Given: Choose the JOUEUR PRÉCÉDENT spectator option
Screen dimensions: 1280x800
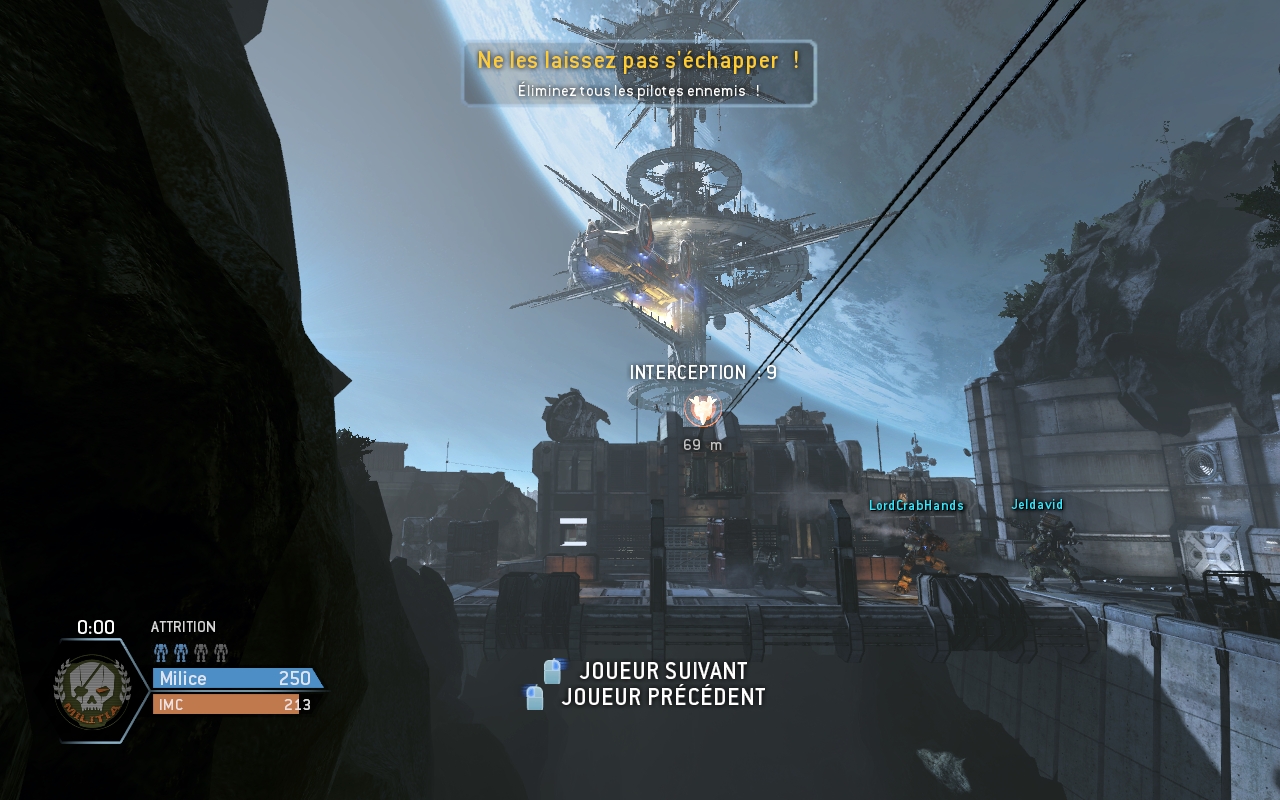Looking at the screenshot, I should [662, 697].
